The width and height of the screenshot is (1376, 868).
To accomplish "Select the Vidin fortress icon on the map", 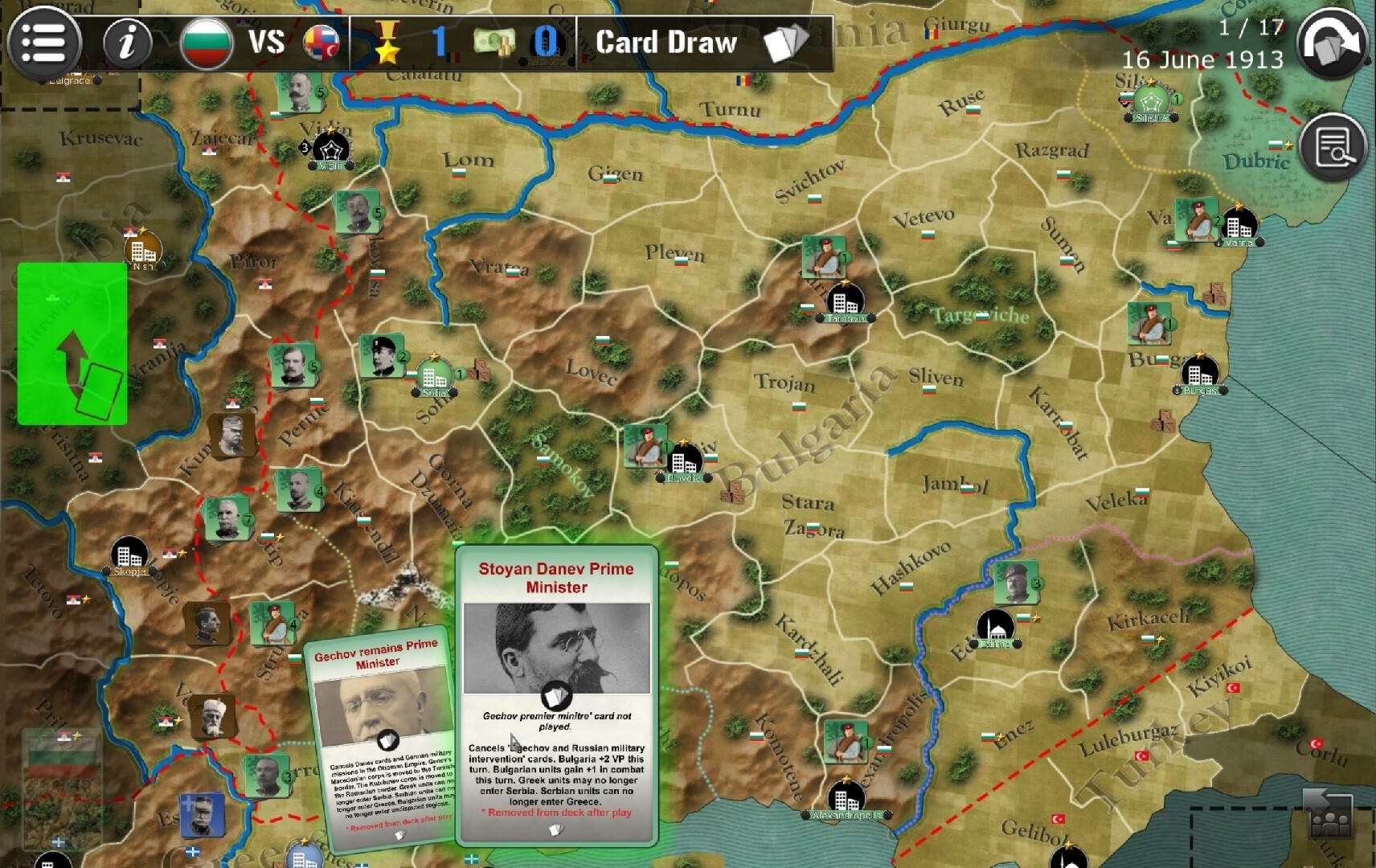I will point(332,148).
